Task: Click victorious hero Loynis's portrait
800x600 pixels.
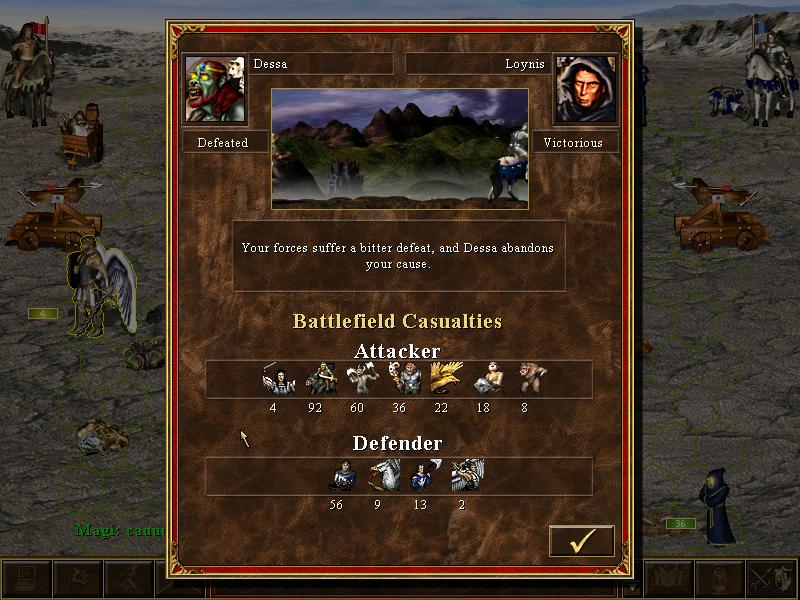Action: tap(585, 90)
